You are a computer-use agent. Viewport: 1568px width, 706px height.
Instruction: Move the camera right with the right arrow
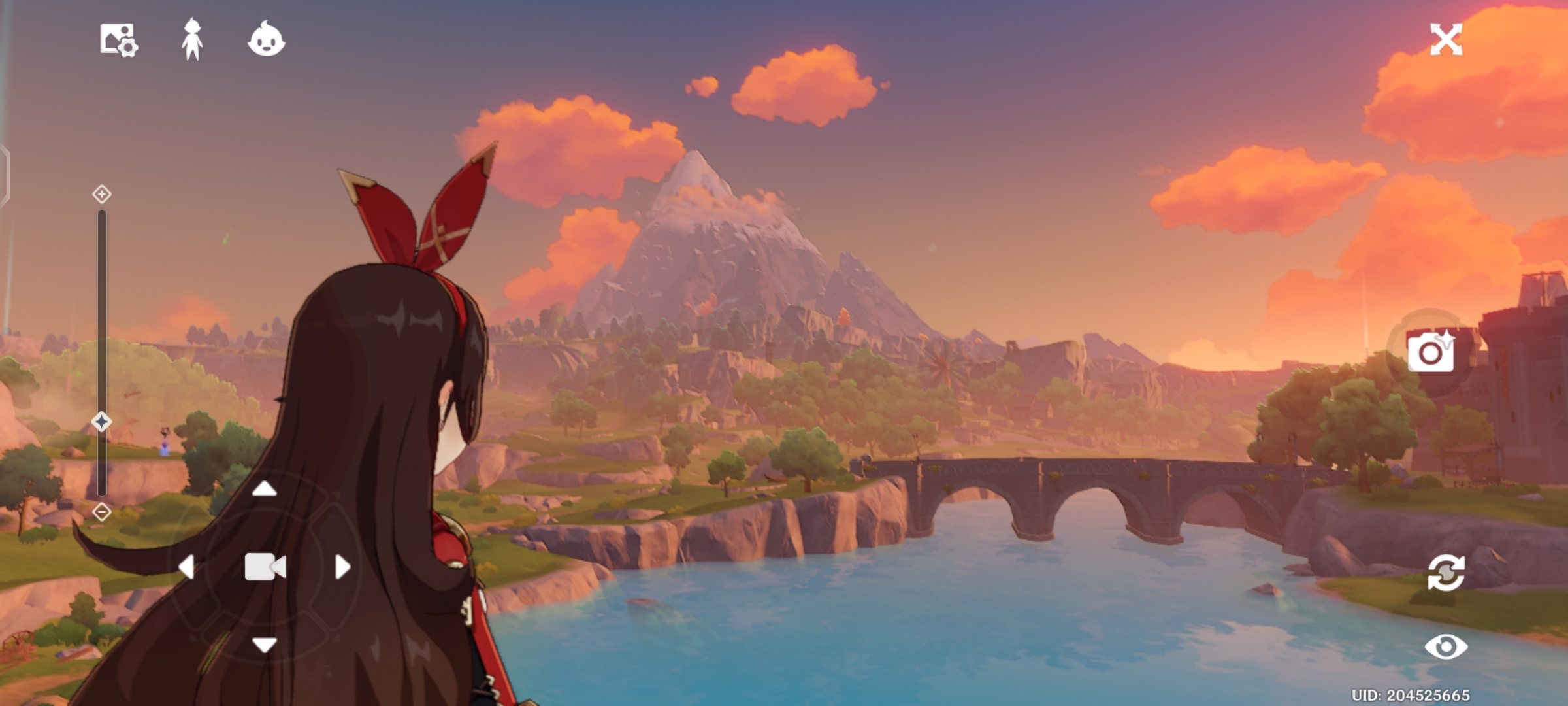[x=342, y=567]
